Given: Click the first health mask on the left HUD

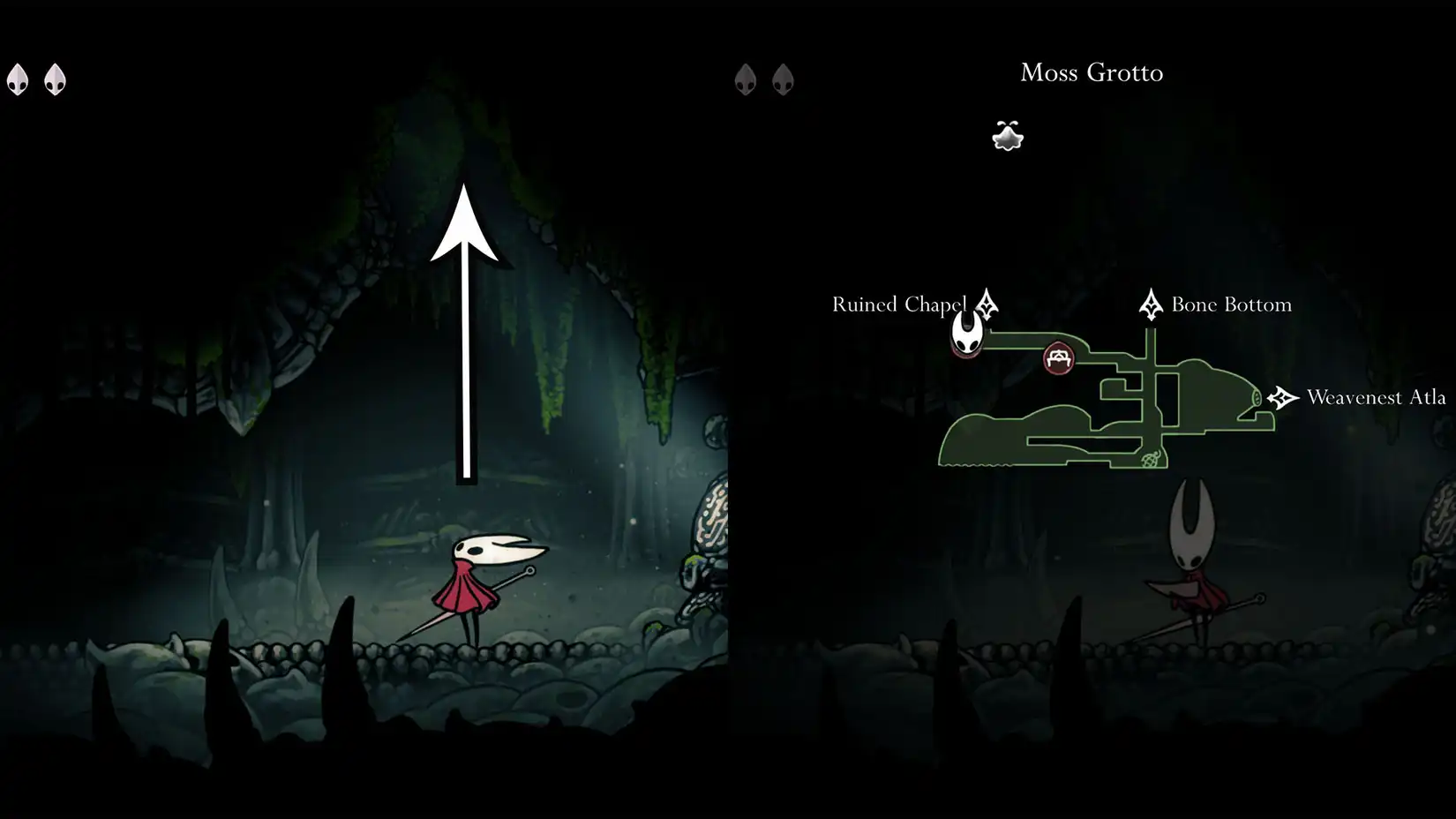Looking at the screenshot, I should point(19,78).
